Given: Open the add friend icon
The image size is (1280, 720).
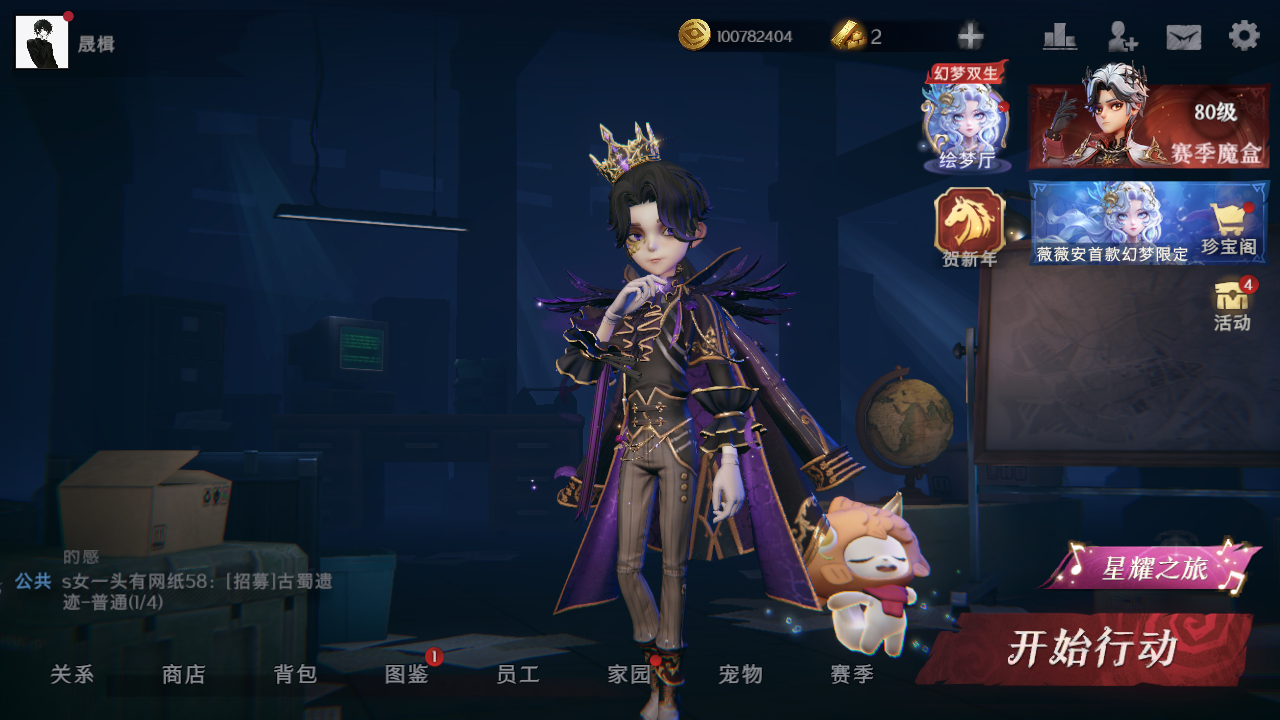Looking at the screenshot, I should pyautogui.click(x=1122, y=37).
